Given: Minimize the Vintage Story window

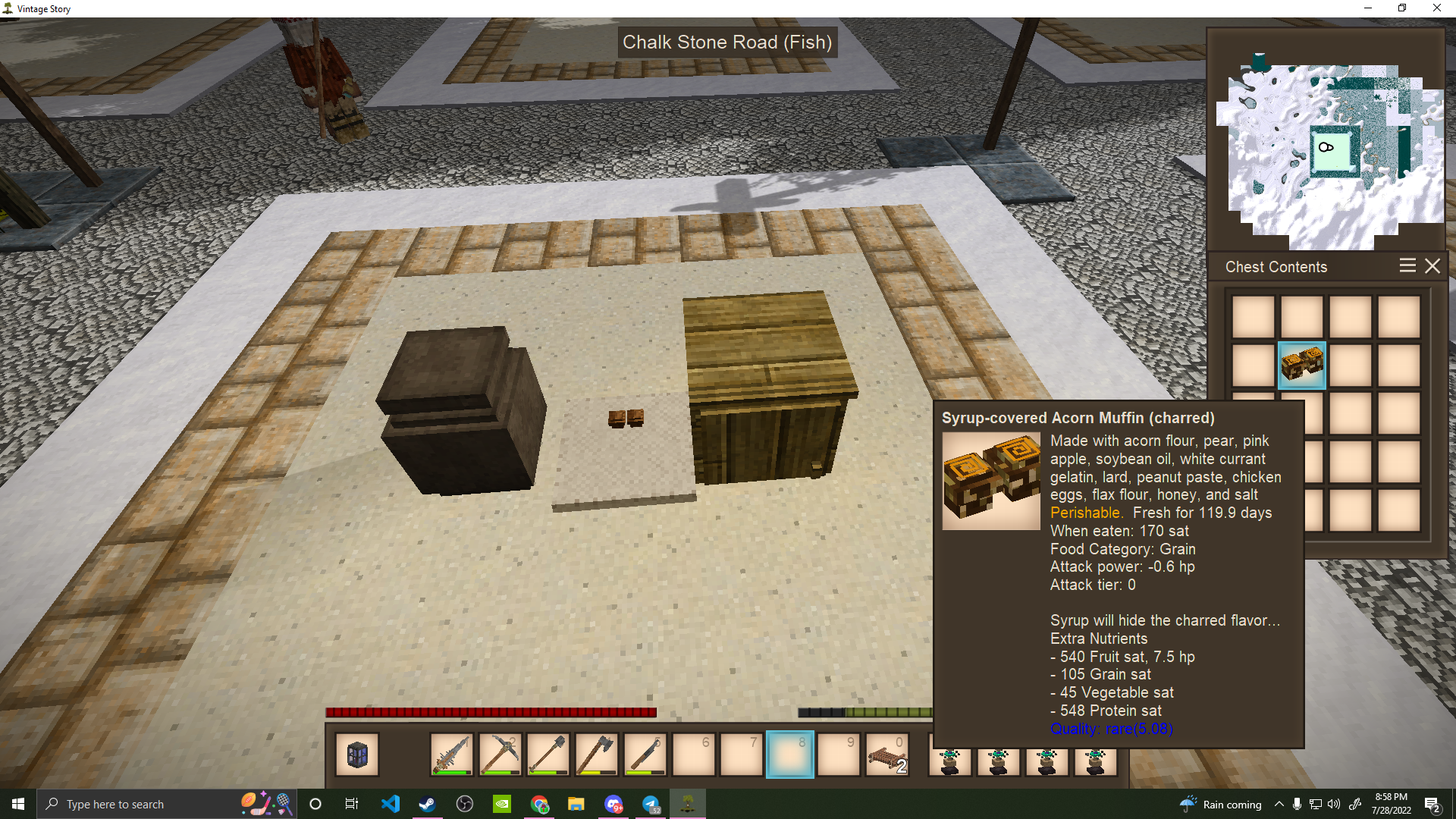Looking at the screenshot, I should [1368, 8].
